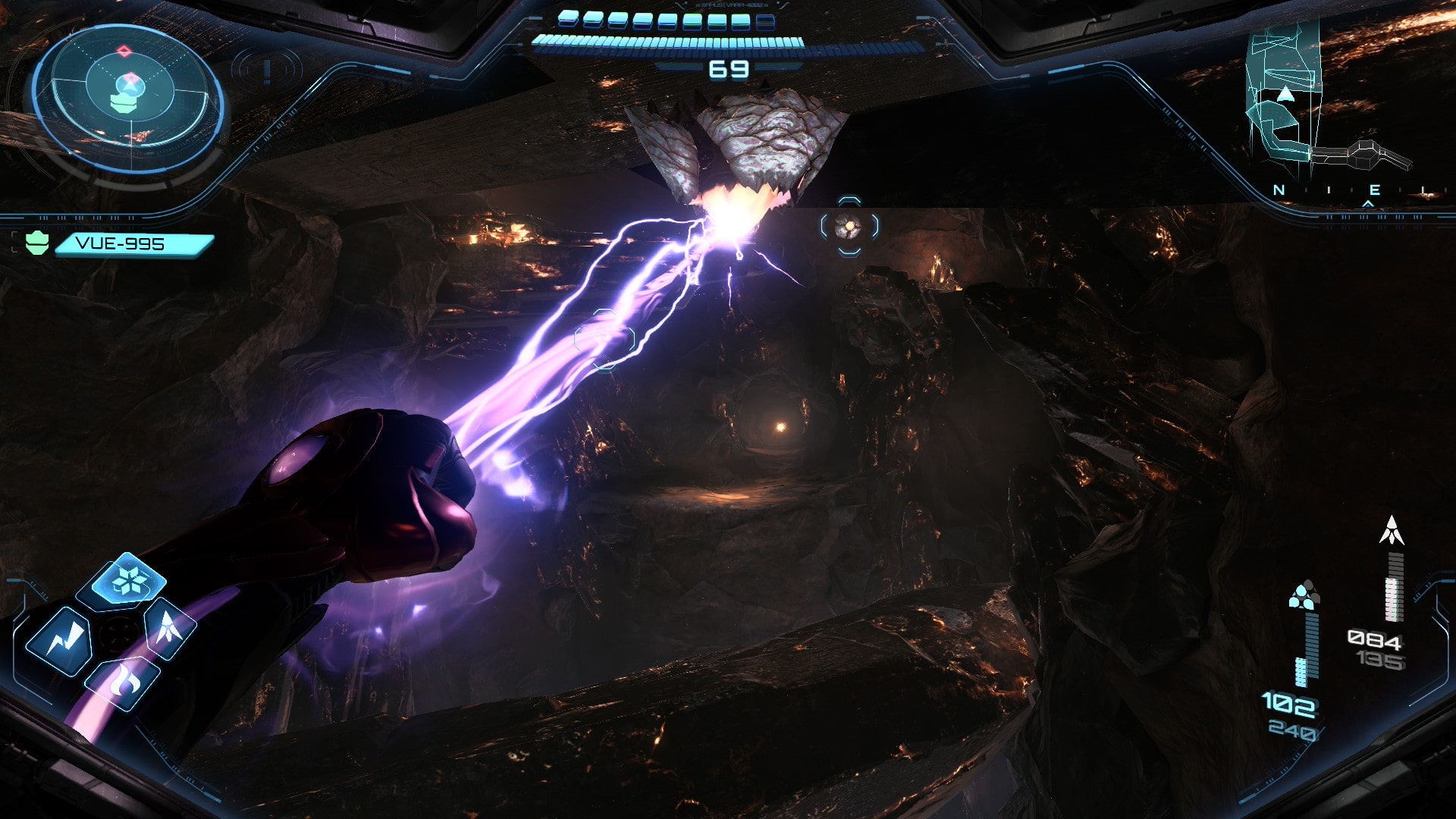
Task: Click the three-pod shot ammo icon above 102
Action: [1304, 596]
